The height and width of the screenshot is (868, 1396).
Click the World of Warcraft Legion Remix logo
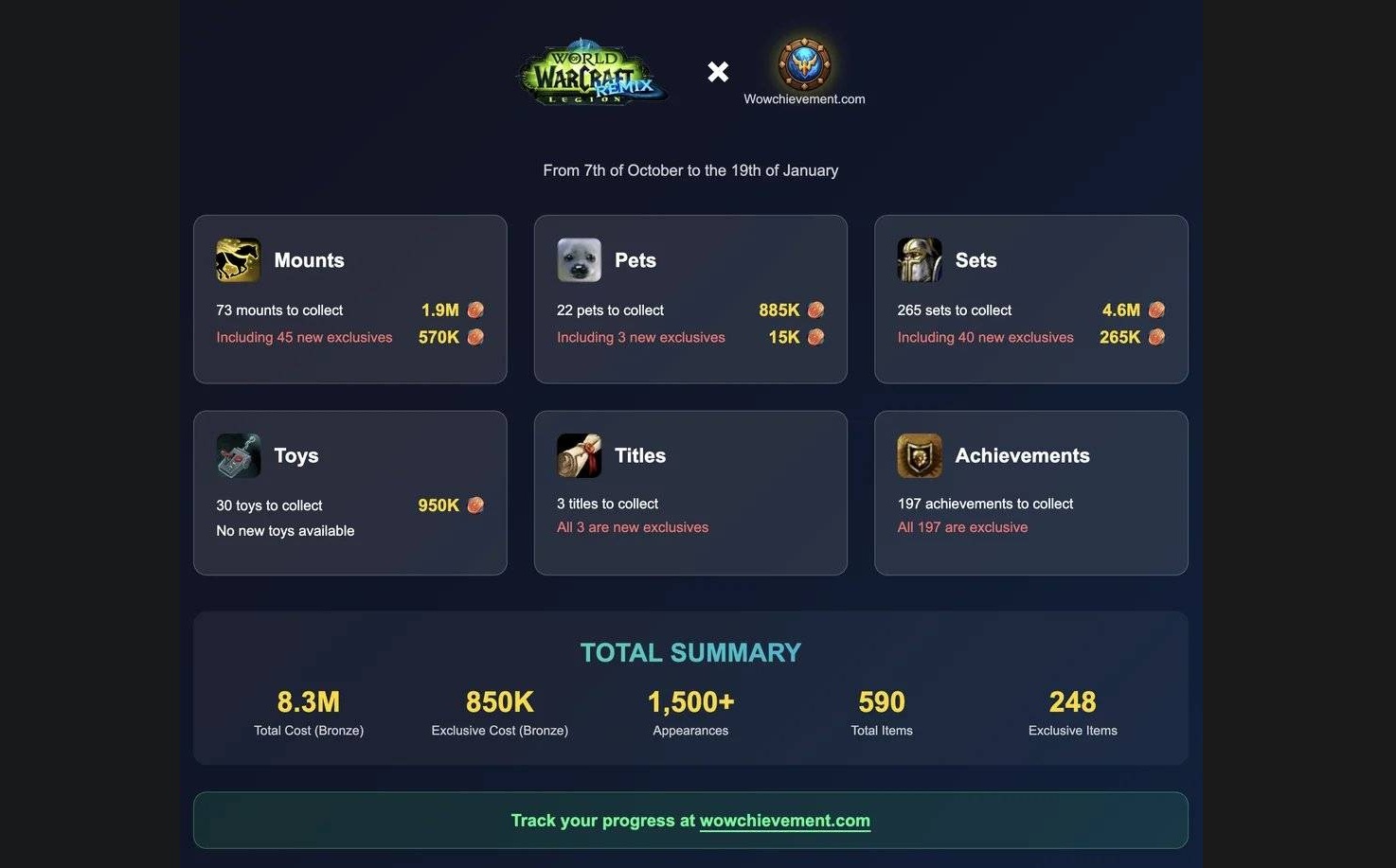pos(591,72)
